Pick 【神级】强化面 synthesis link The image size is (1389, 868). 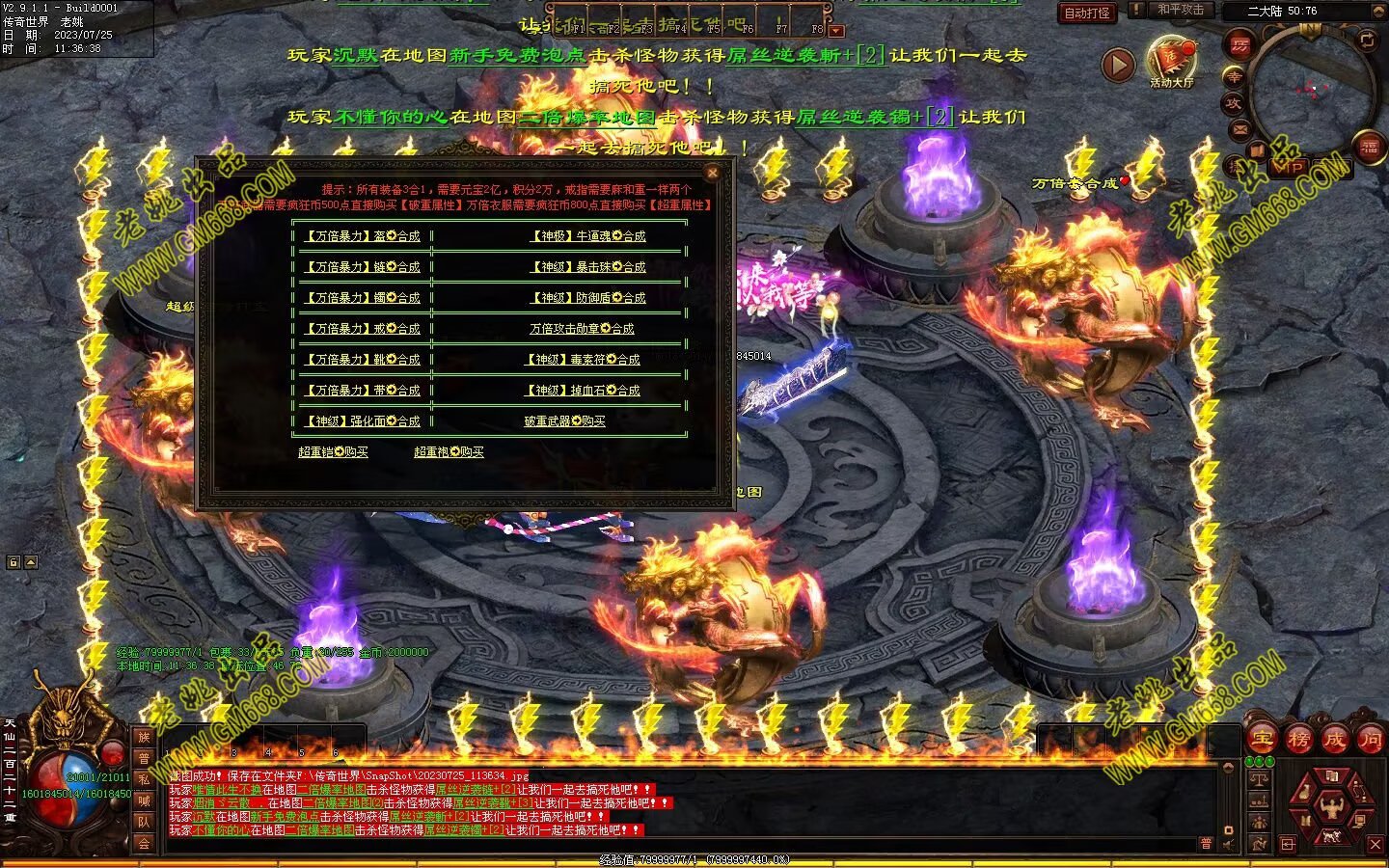tap(363, 421)
